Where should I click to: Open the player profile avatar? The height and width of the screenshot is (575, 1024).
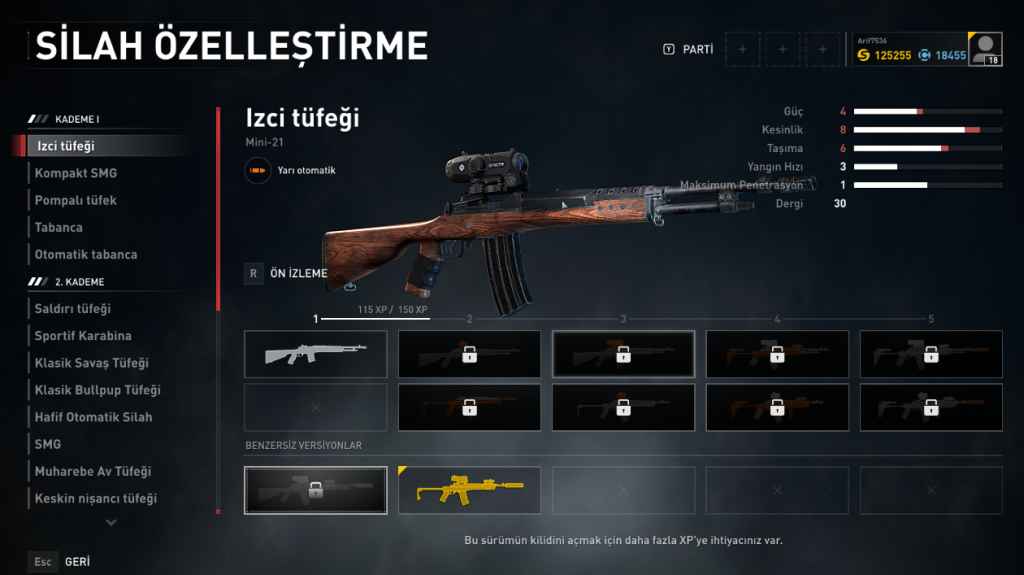click(x=986, y=49)
